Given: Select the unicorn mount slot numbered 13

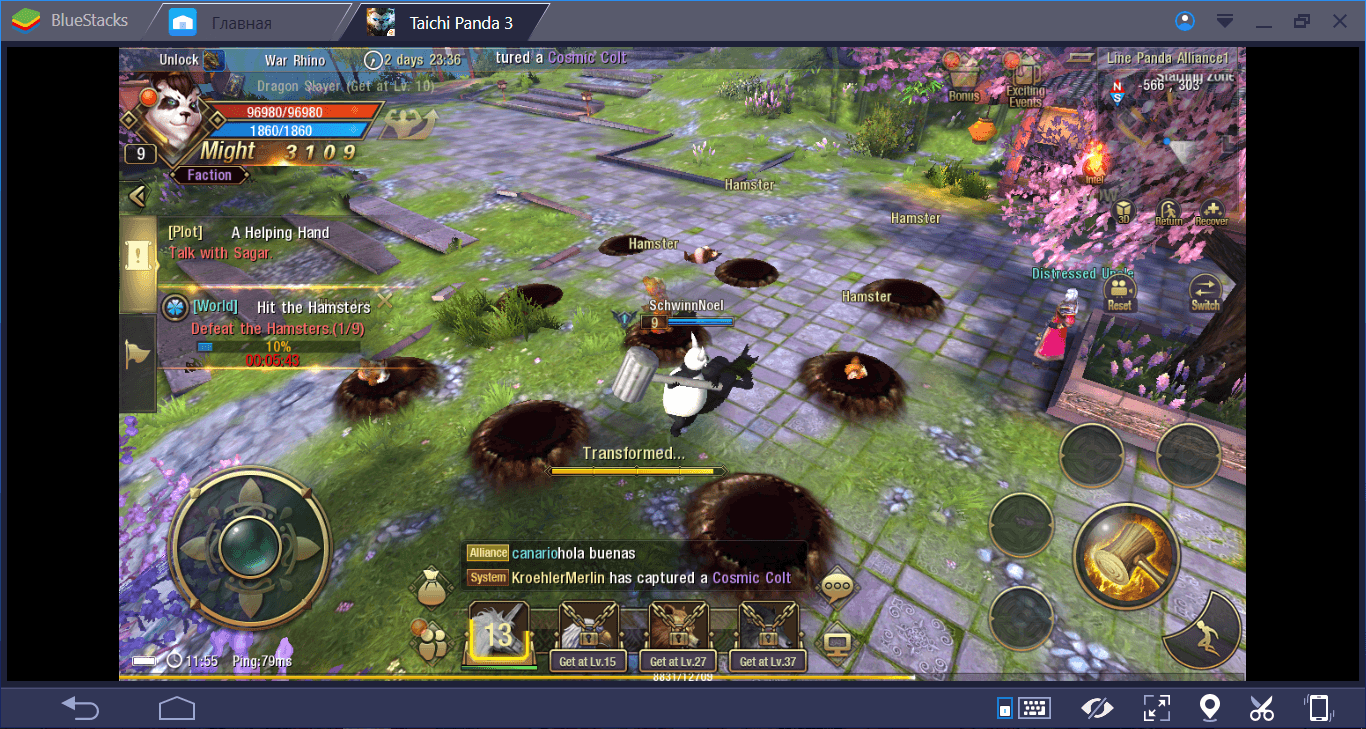Looking at the screenshot, I should tap(498, 632).
